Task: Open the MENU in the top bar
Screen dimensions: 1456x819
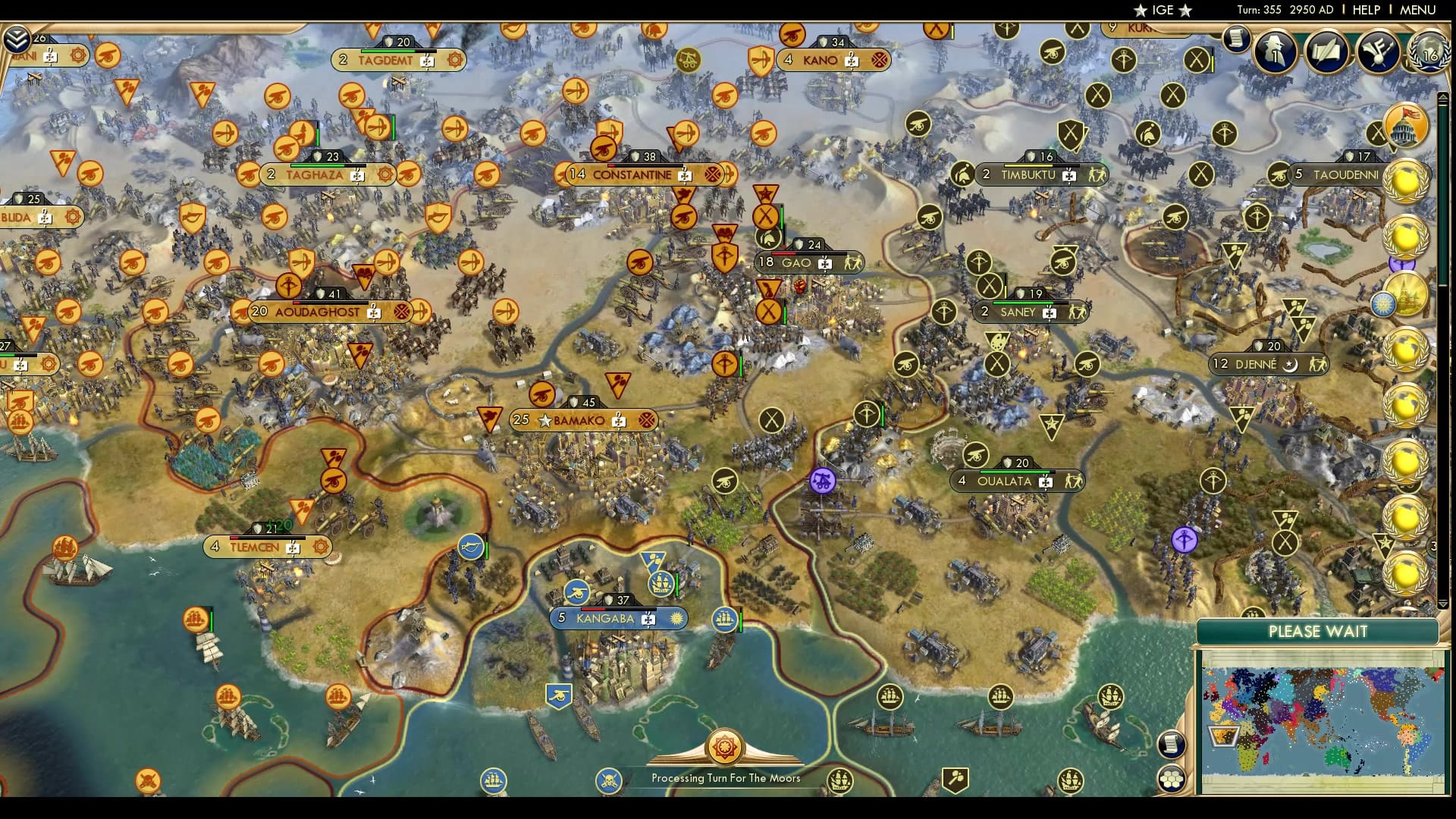Action: pos(1417,10)
